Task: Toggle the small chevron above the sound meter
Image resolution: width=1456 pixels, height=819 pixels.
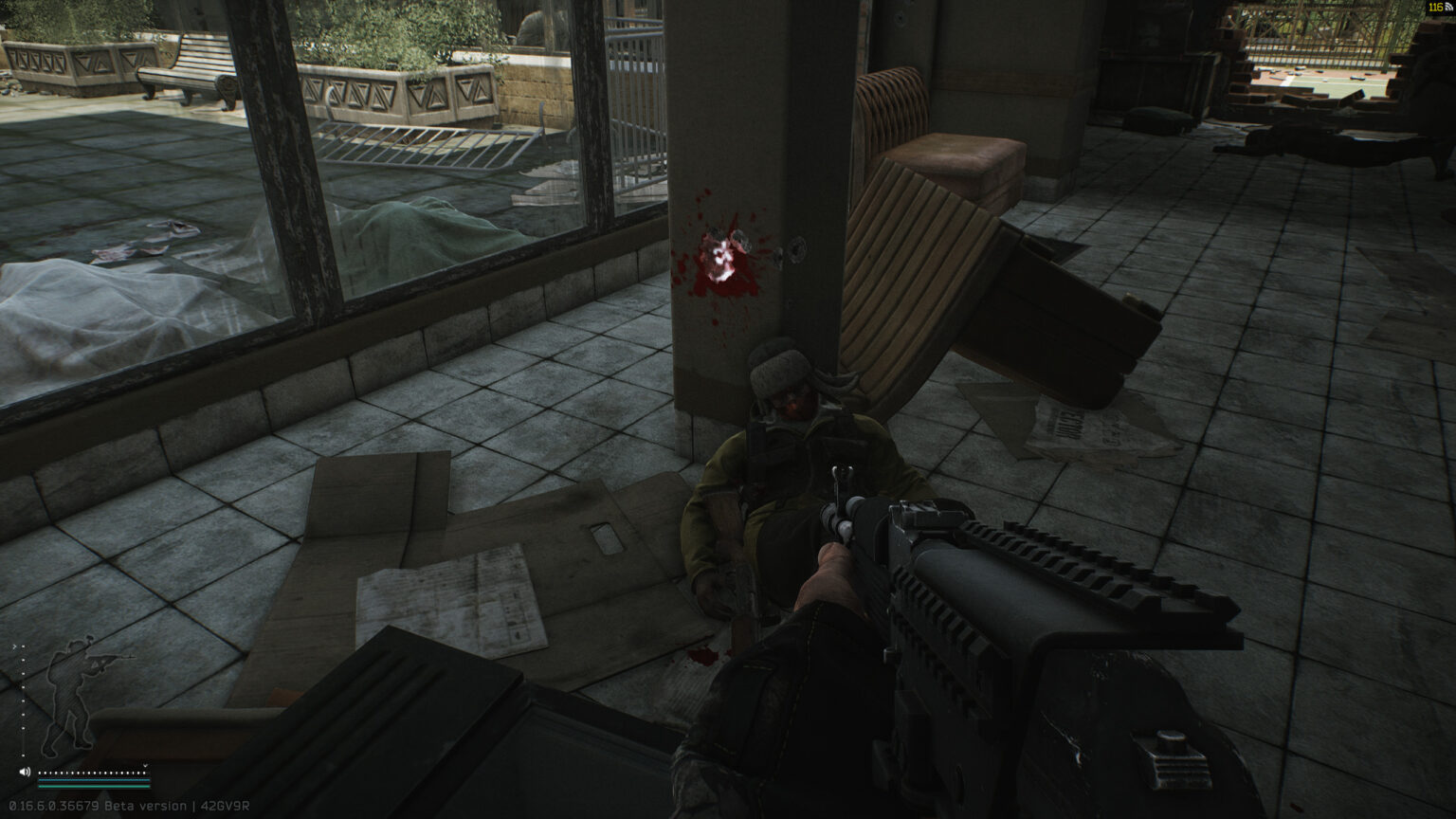Action: [x=145, y=765]
